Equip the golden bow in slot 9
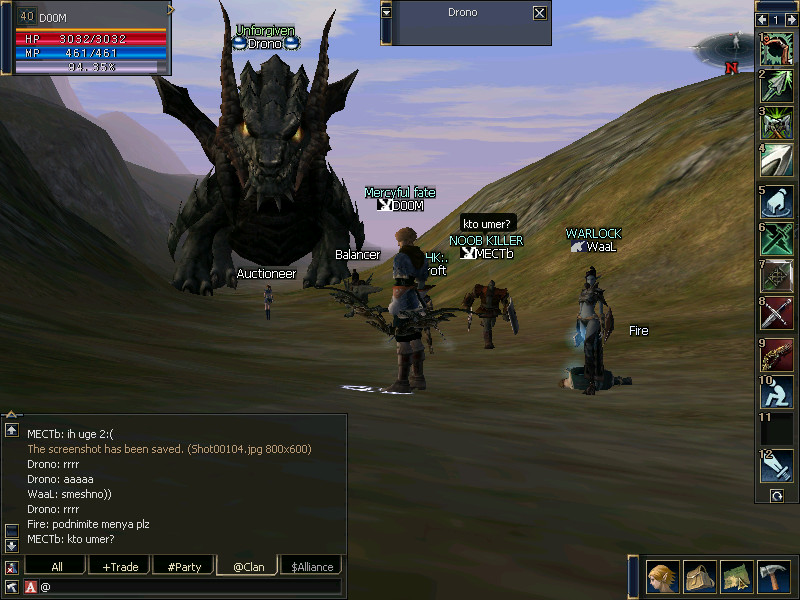This screenshot has width=800, height=600. click(777, 355)
